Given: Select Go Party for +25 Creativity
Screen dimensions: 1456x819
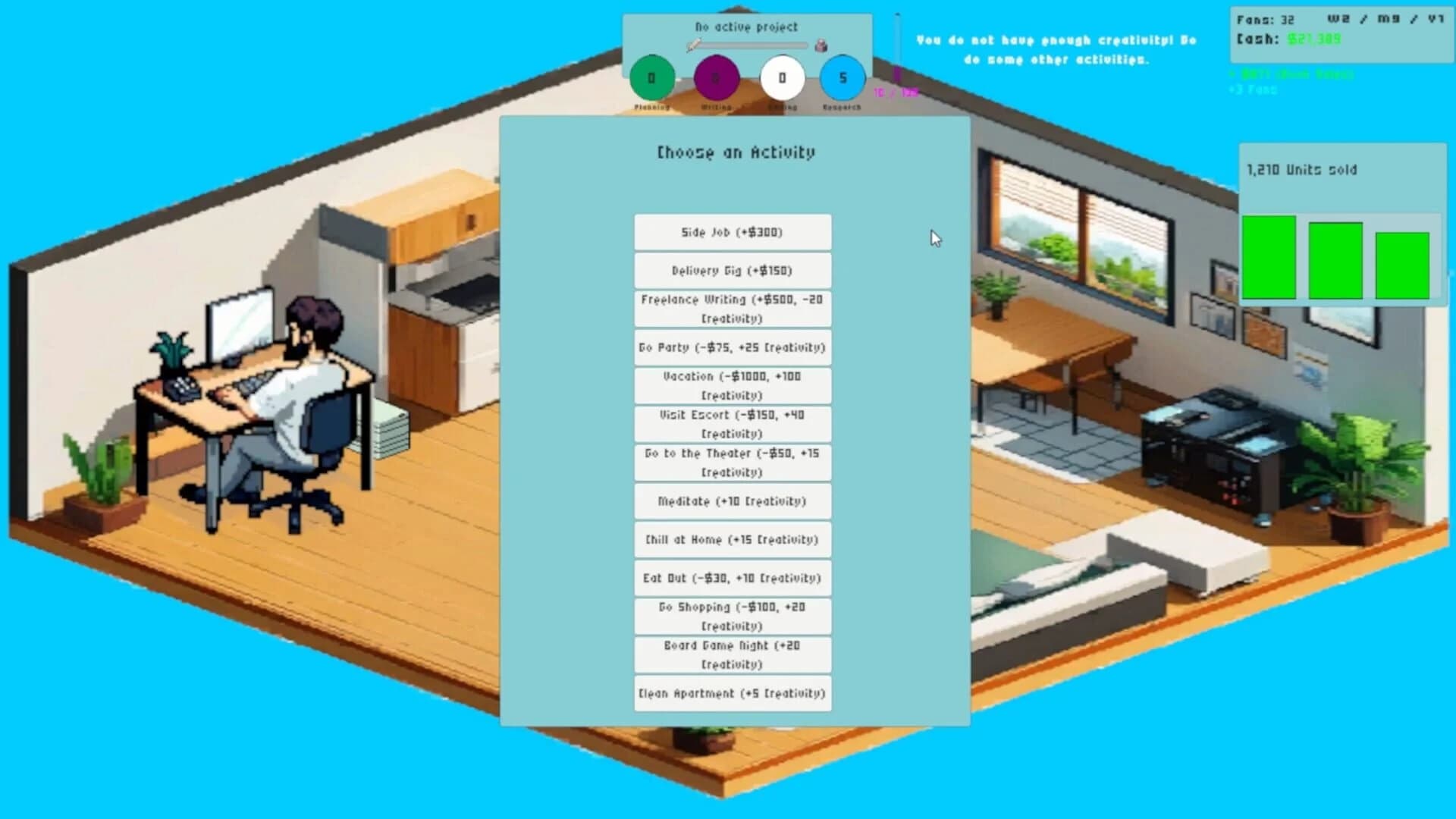Looking at the screenshot, I should pos(732,347).
